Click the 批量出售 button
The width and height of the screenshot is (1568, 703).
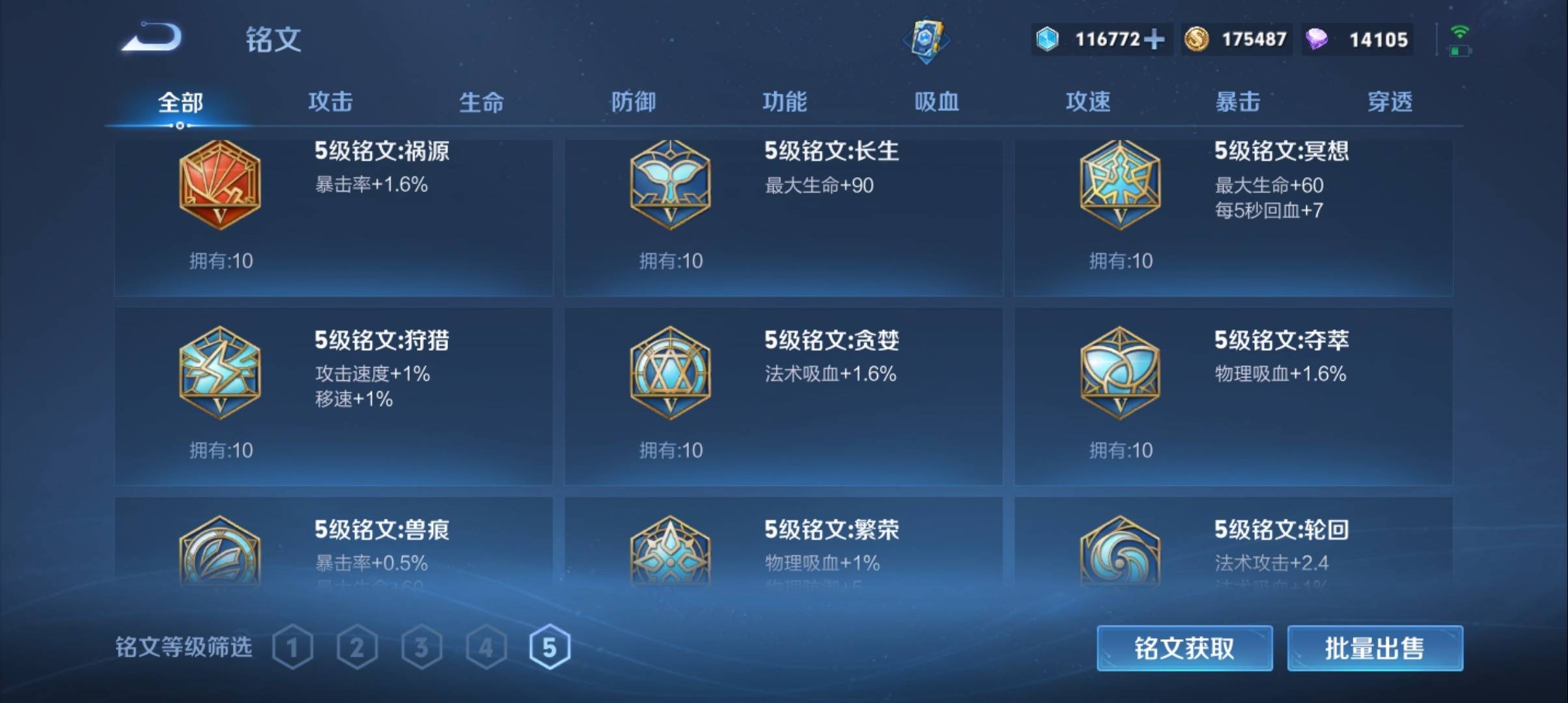coord(1374,649)
